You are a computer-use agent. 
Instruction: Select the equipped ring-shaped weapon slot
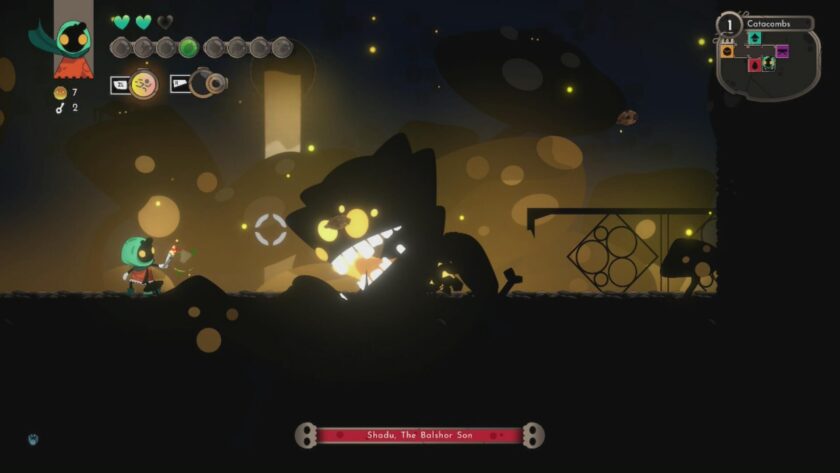pyautogui.click(x=208, y=84)
